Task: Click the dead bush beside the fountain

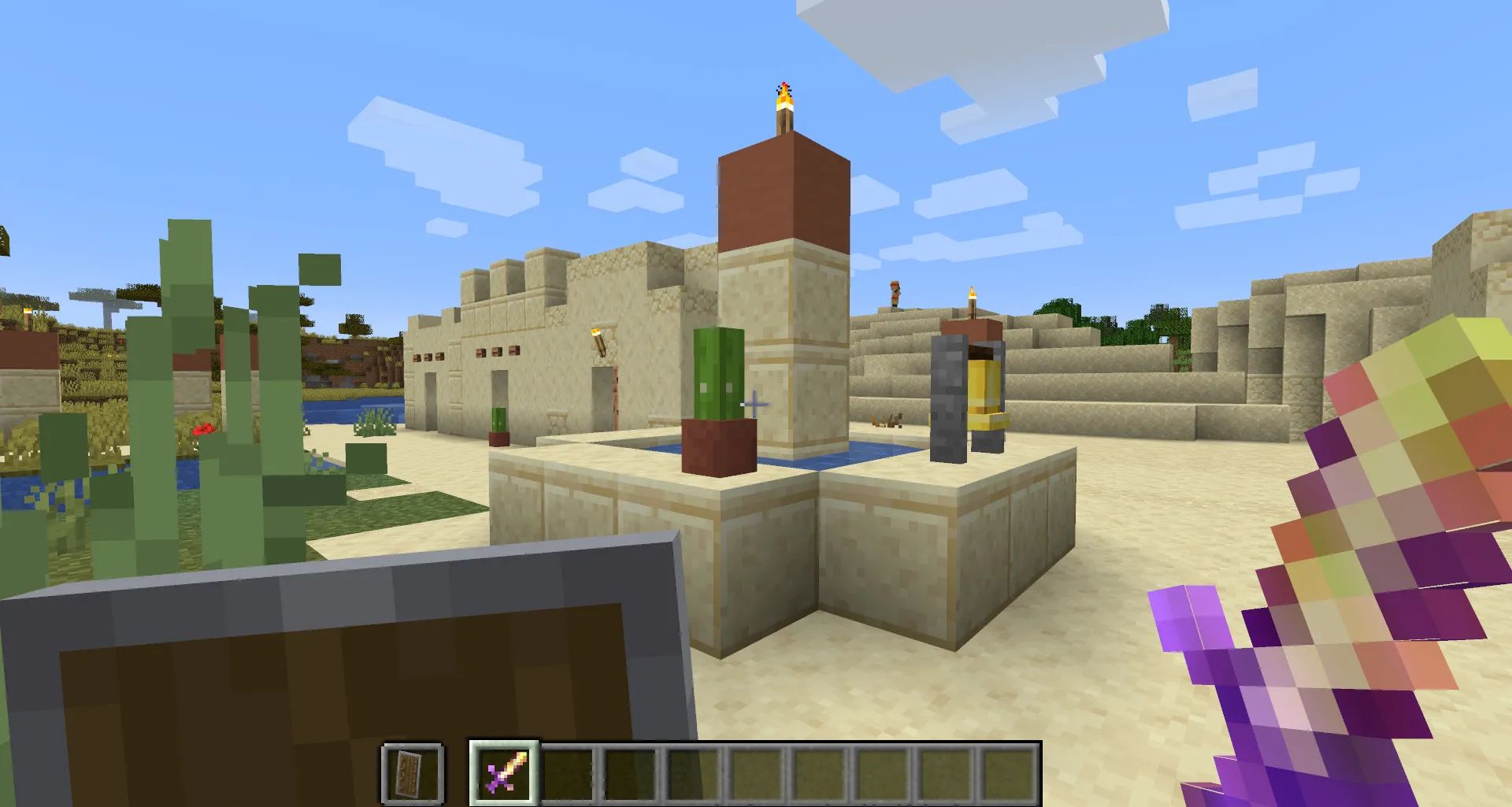Action: tap(886, 421)
